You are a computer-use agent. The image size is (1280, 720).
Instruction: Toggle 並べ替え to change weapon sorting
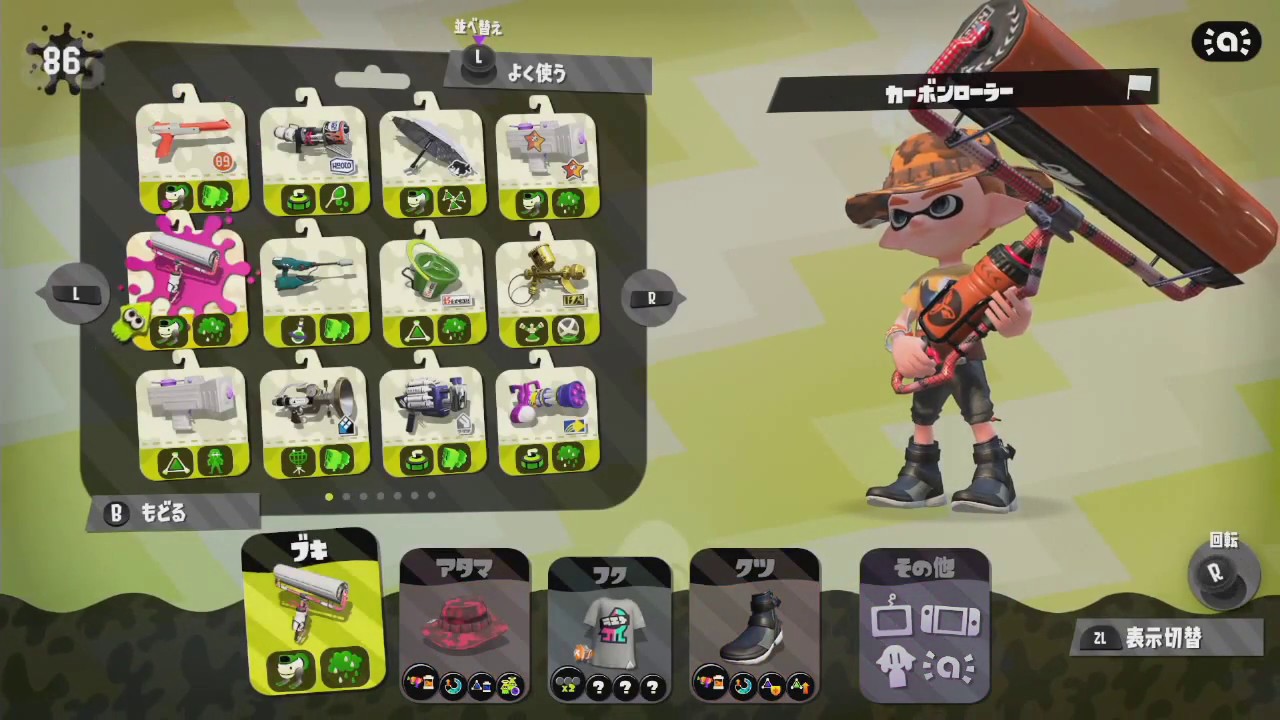click(476, 27)
